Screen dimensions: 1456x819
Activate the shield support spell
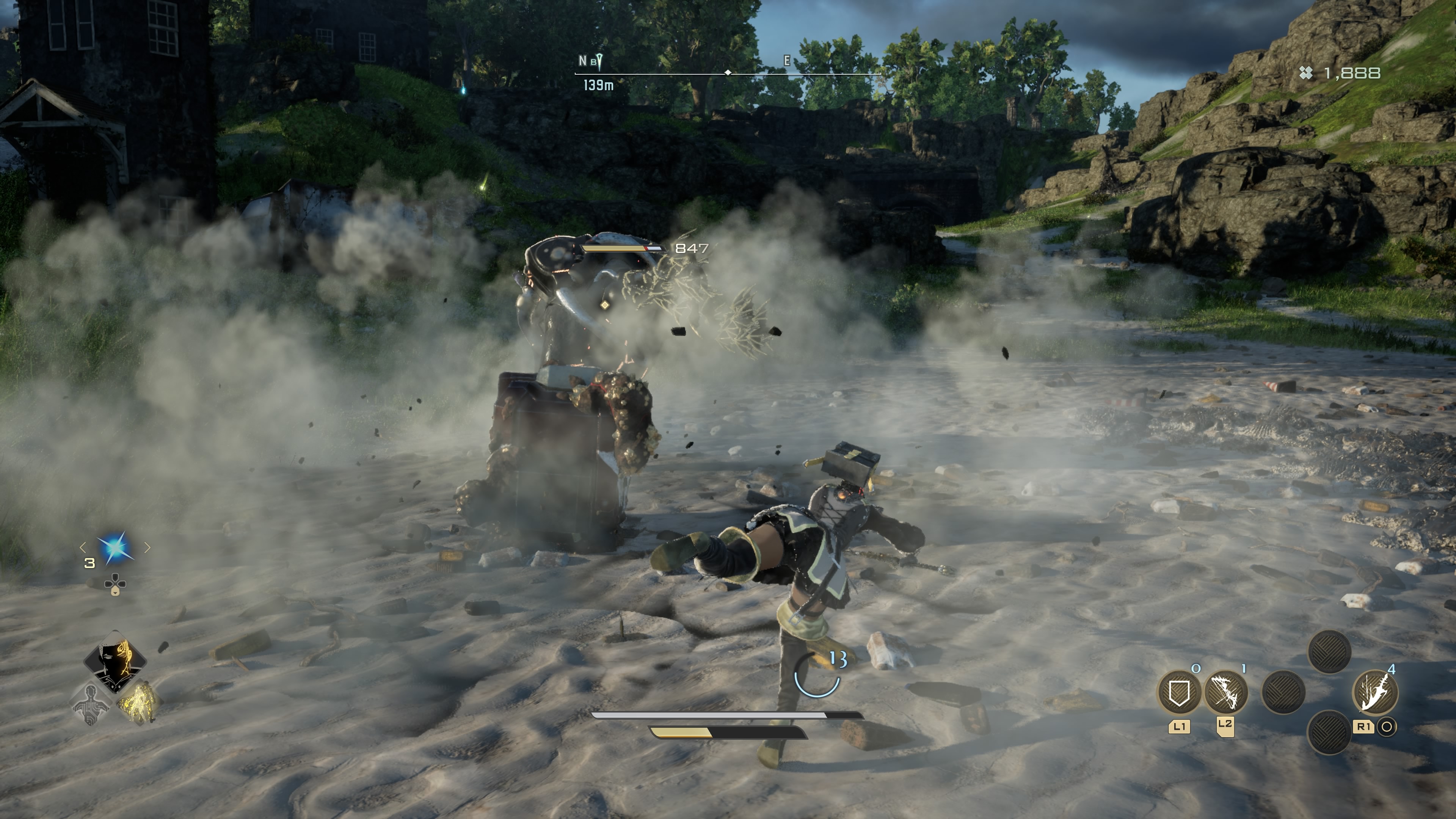(x=1179, y=692)
